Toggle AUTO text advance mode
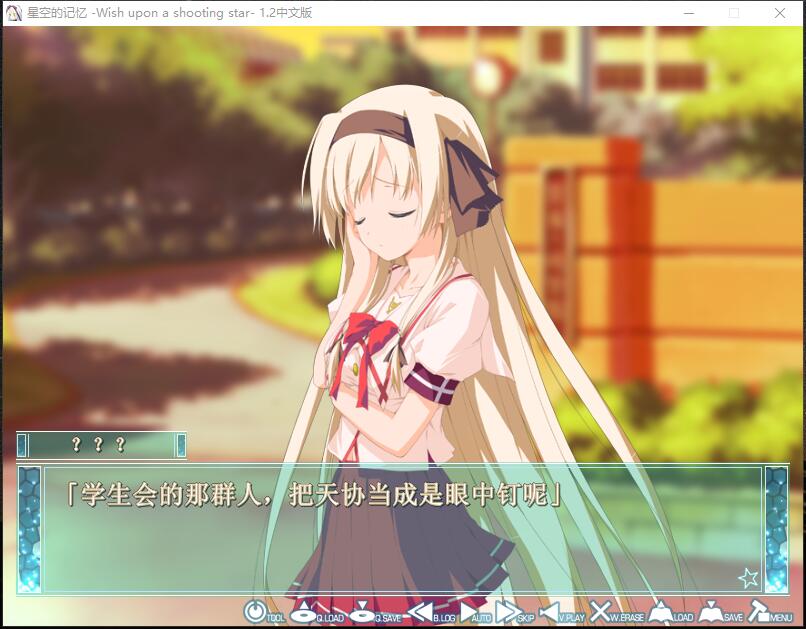This screenshot has height=629, width=806. tap(472, 610)
